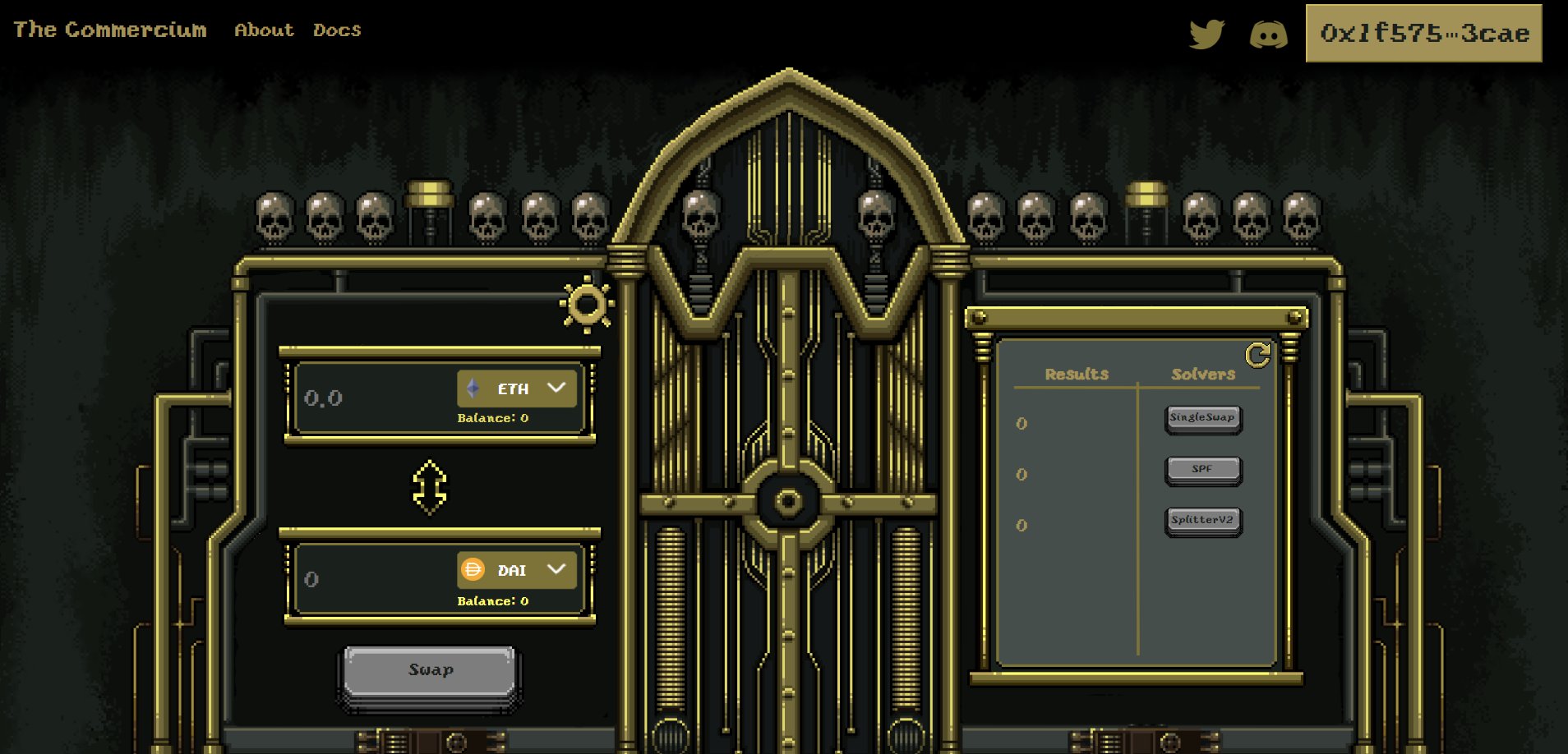
Task: Open the Discord icon link
Action: point(1268,34)
